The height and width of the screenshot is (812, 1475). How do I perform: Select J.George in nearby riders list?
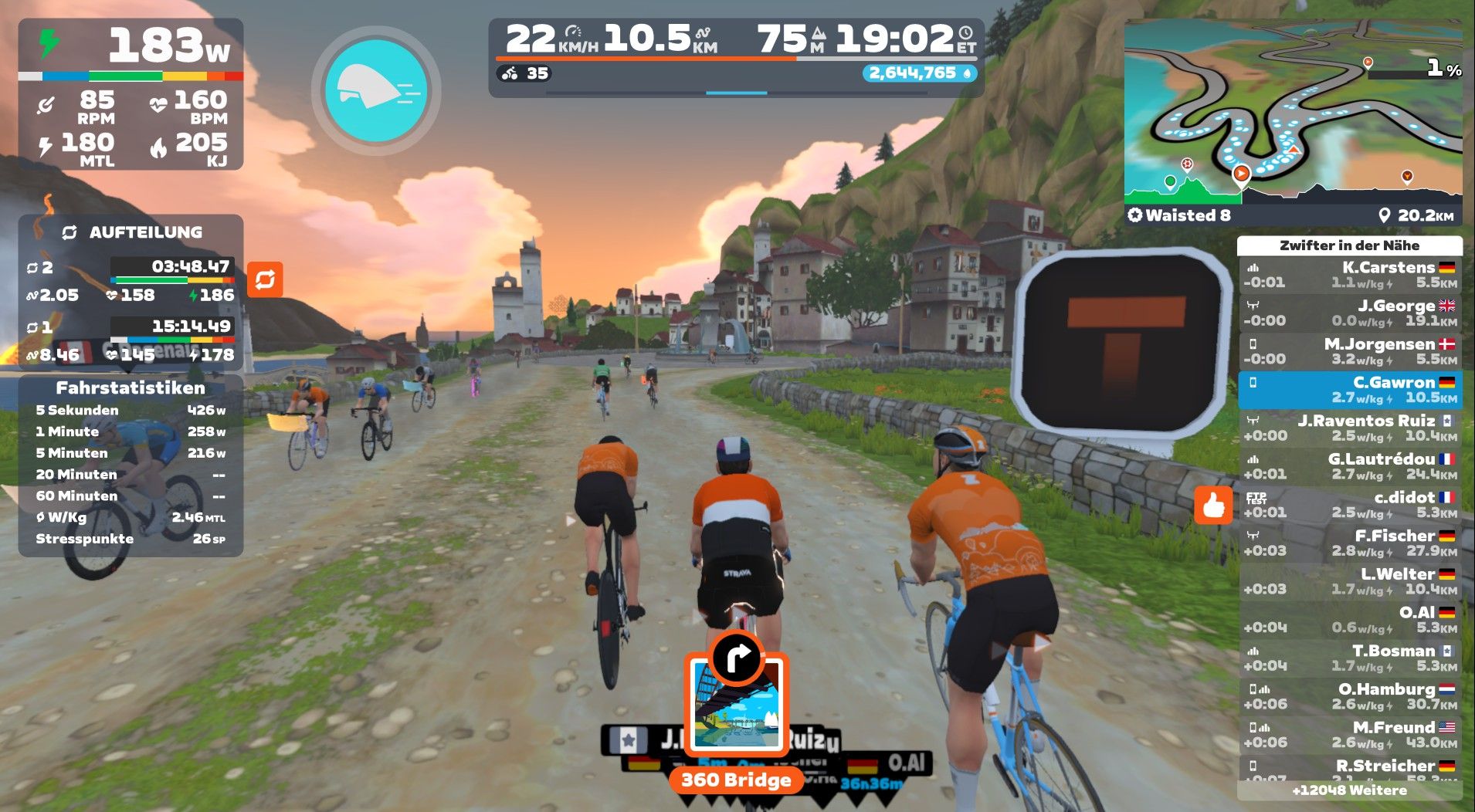[x=1349, y=313]
